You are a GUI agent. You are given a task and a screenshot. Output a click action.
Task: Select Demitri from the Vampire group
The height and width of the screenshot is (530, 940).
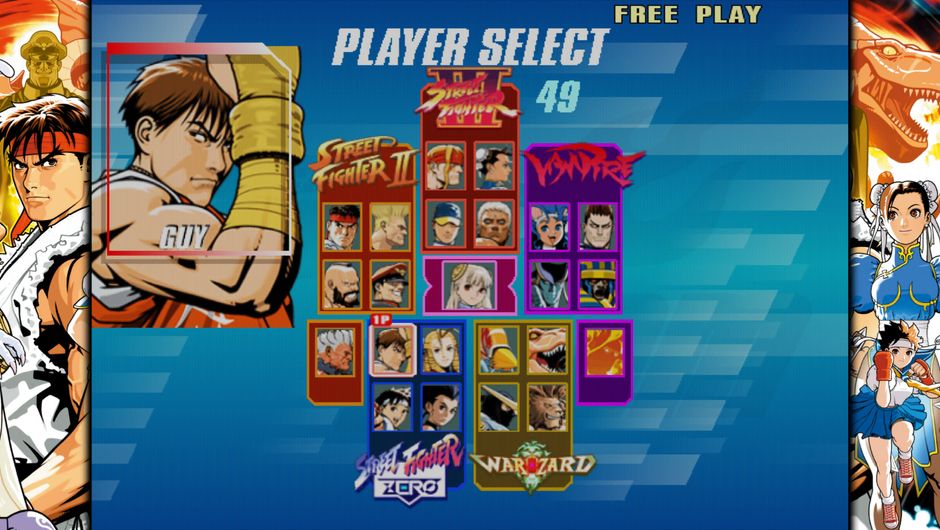click(x=598, y=227)
